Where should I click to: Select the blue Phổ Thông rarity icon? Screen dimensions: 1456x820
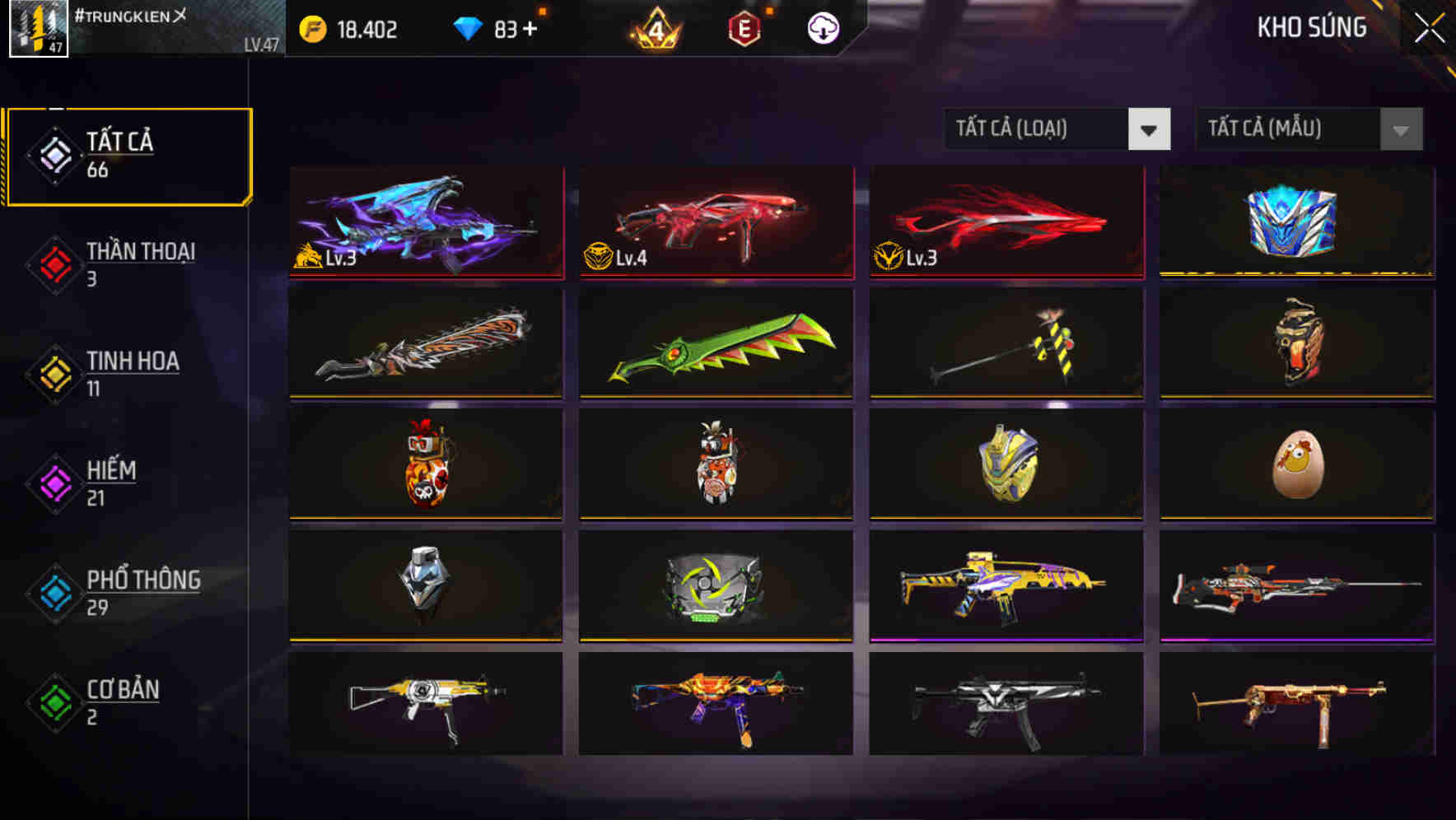[x=51, y=593]
